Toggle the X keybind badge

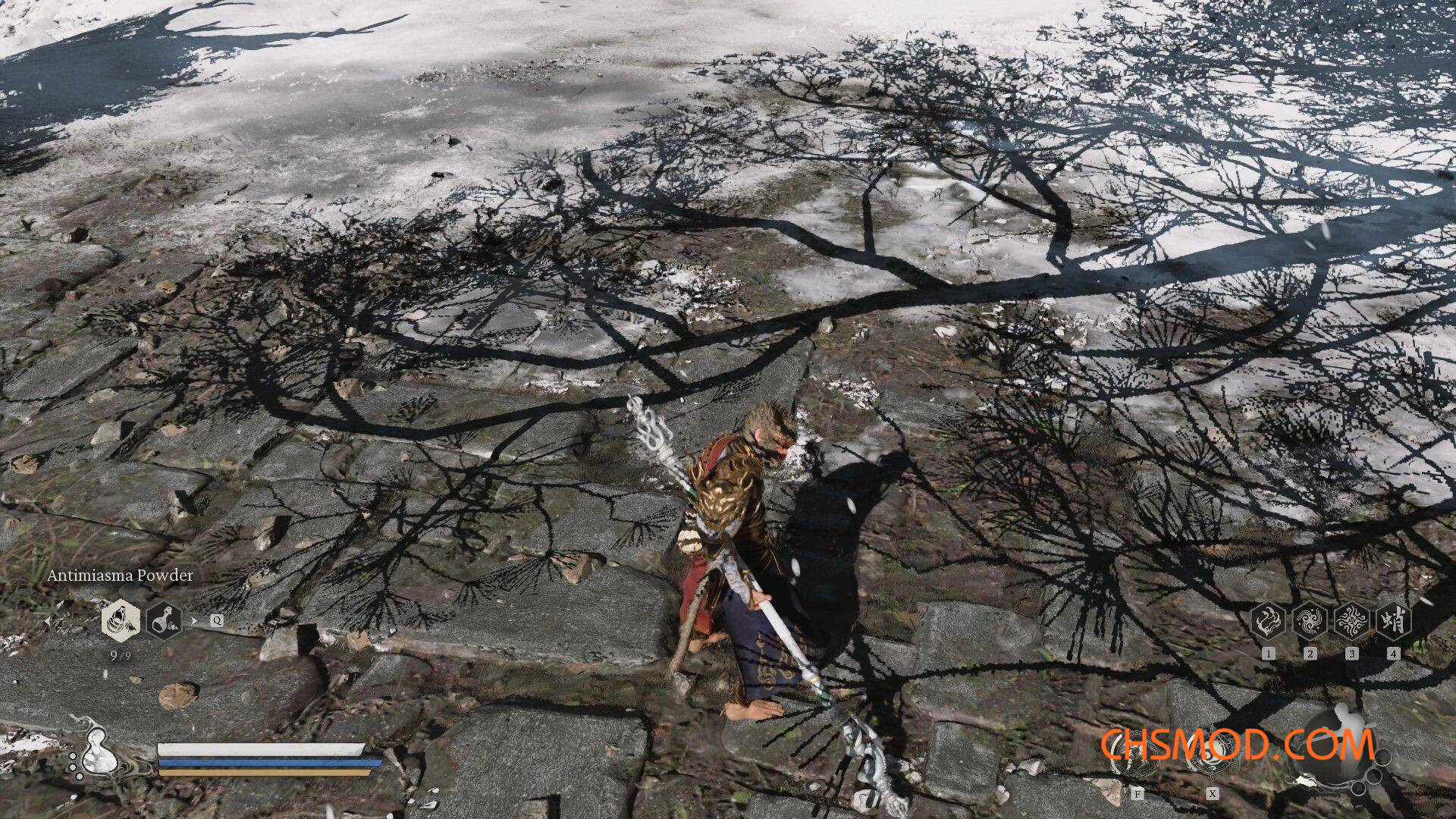tap(1213, 793)
